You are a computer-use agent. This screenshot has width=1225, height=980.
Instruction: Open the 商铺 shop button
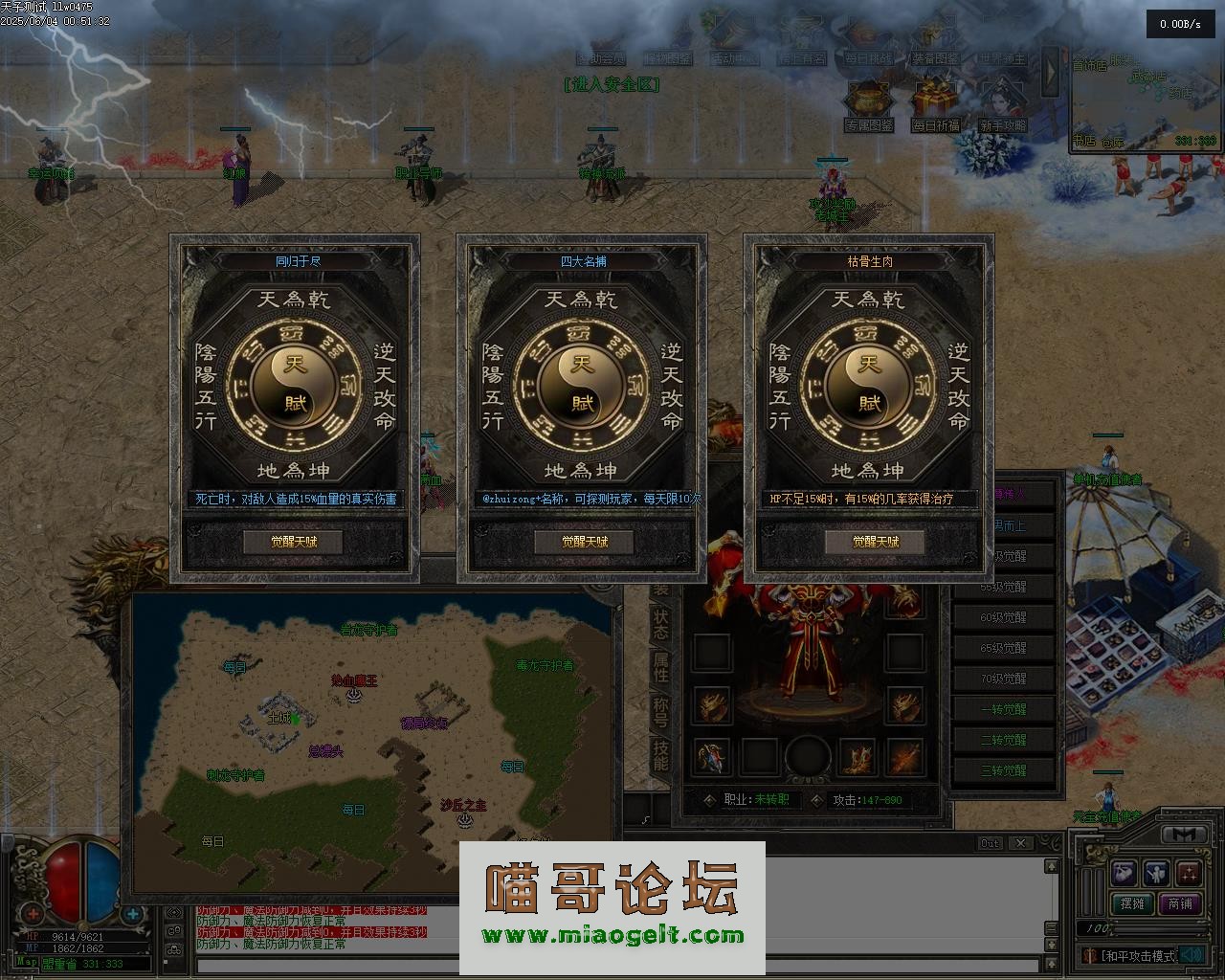[x=1180, y=903]
